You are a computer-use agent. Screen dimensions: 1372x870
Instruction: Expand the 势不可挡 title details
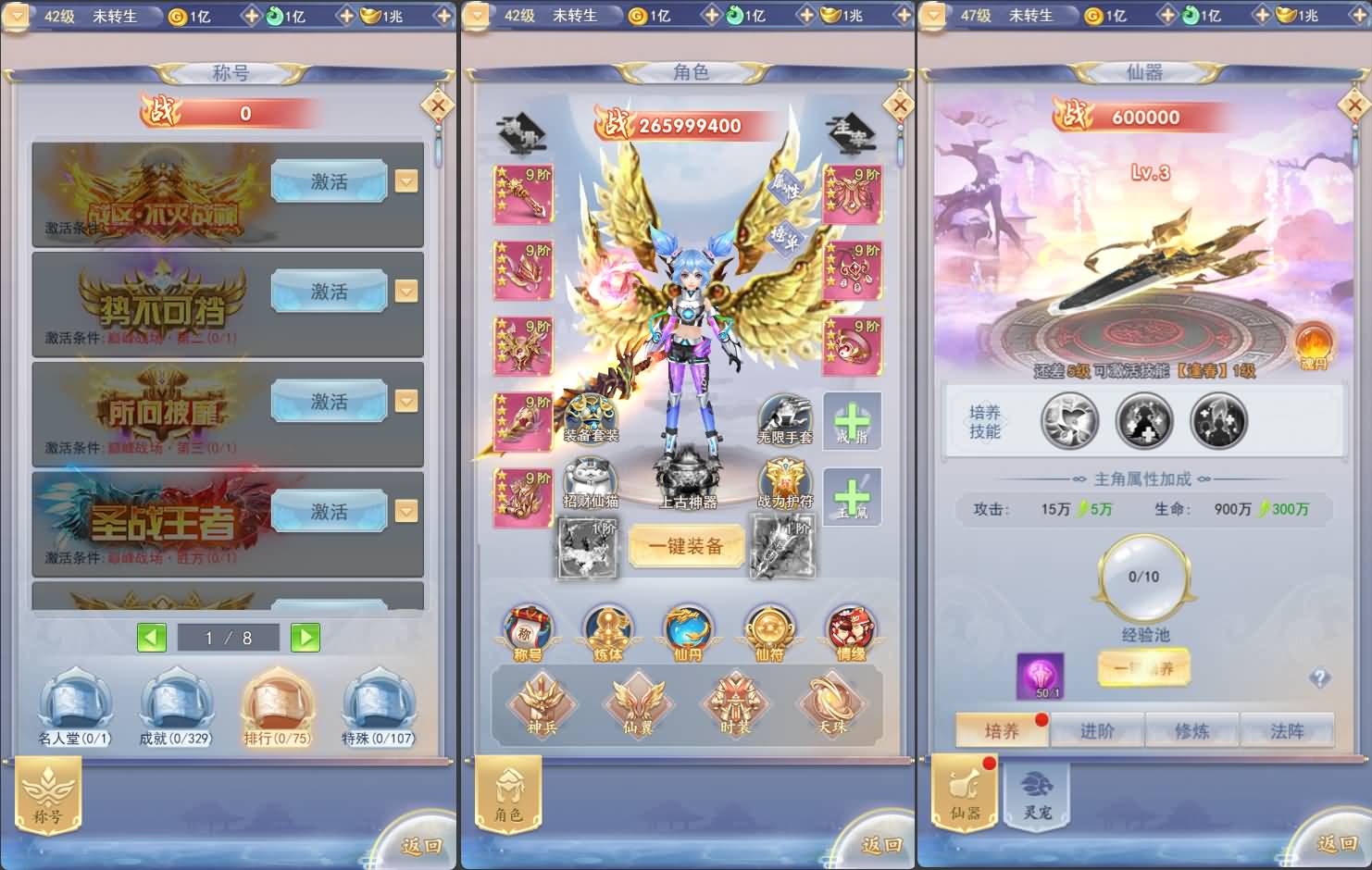(x=406, y=291)
